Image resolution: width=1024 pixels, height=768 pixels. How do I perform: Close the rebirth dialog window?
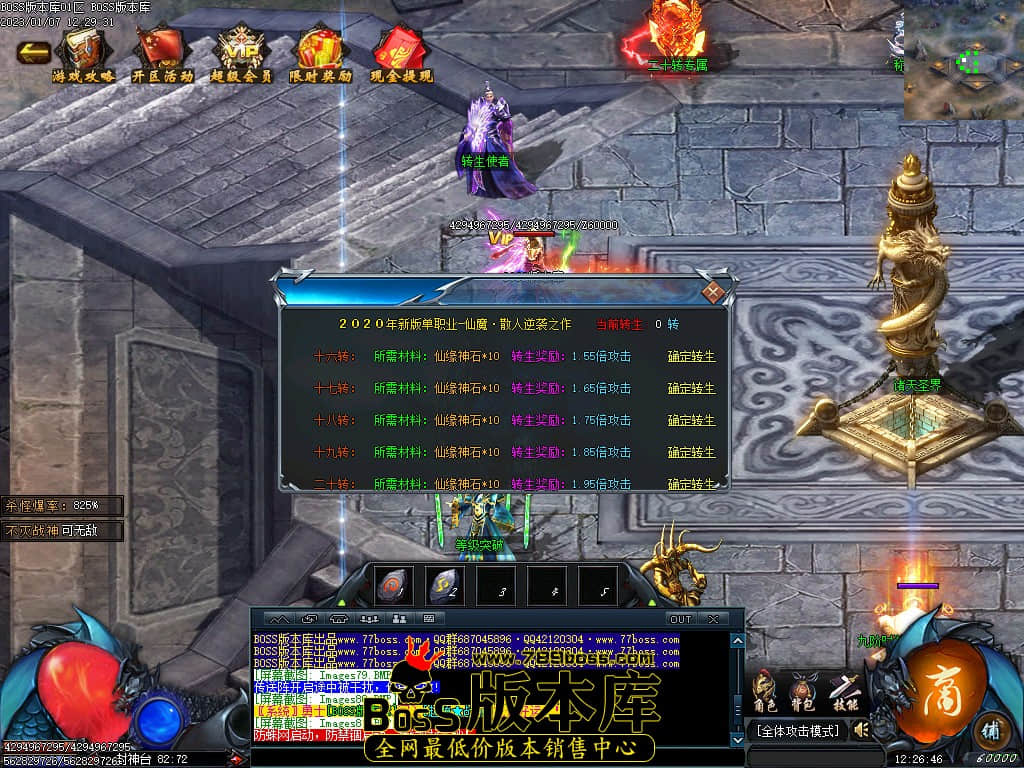tap(712, 292)
